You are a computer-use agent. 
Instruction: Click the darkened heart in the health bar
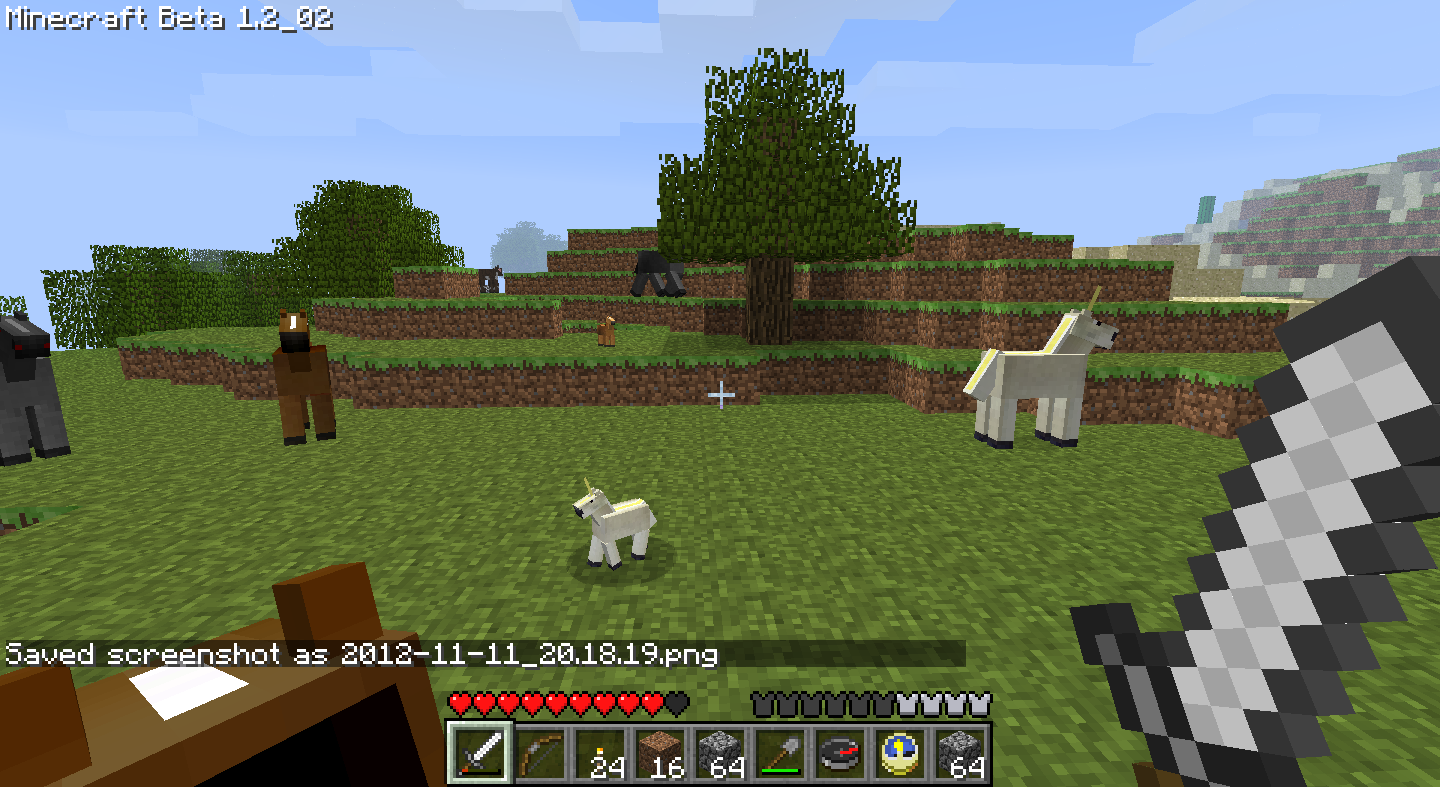(675, 703)
